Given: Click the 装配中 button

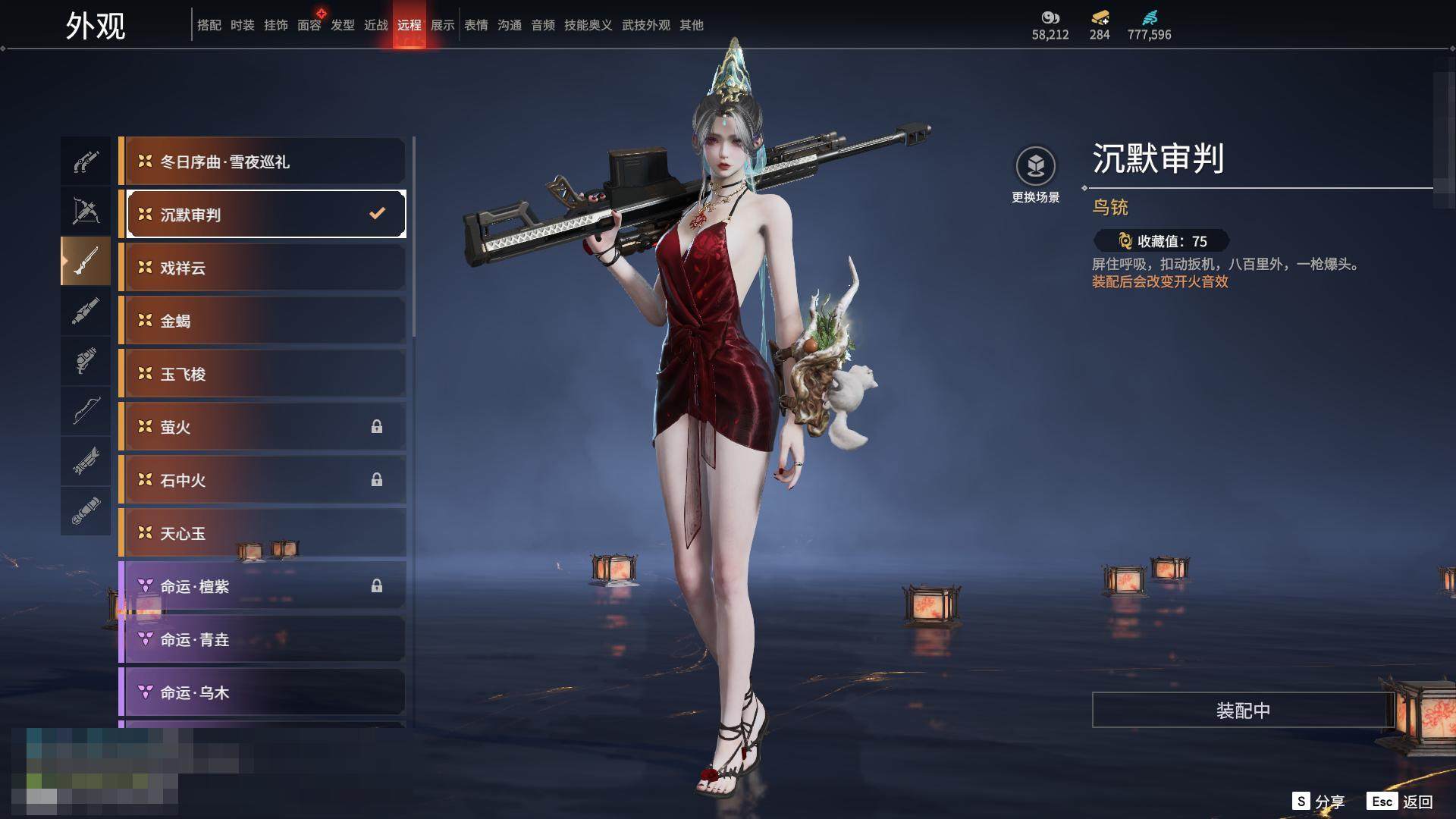Looking at the screenshot, I should 1243,711.
